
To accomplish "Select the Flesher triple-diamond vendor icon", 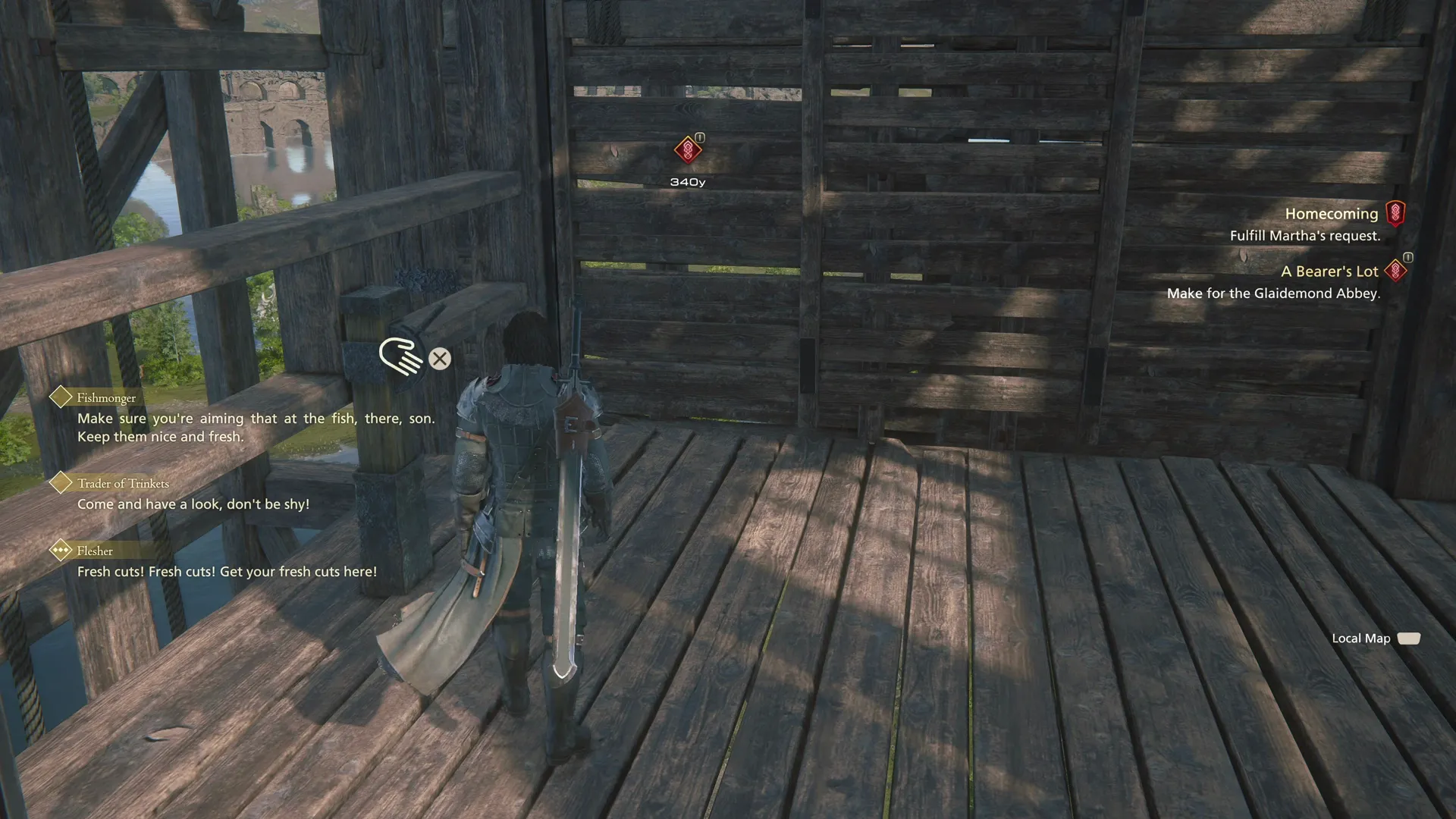I will (x=60, y=551).
